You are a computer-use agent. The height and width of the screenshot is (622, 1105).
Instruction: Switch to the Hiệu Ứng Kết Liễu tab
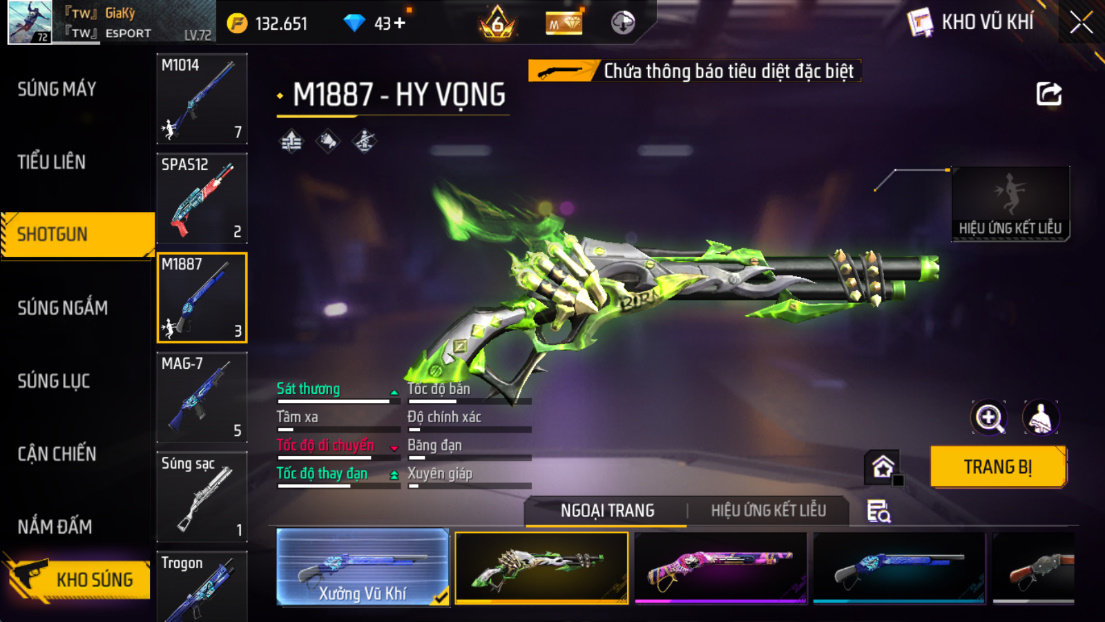tap(768, 511)
